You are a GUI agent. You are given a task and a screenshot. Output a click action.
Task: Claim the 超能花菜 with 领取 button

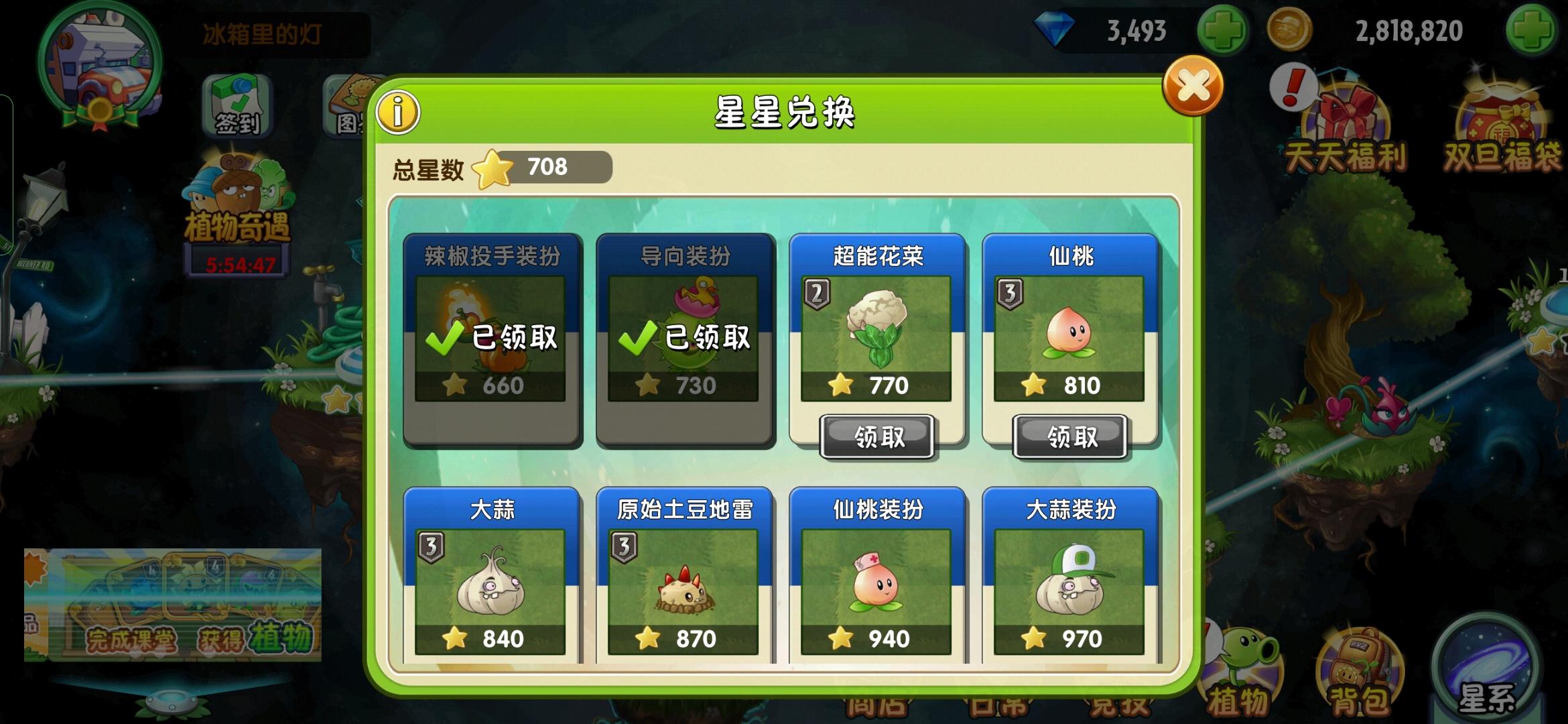(876, 436)
